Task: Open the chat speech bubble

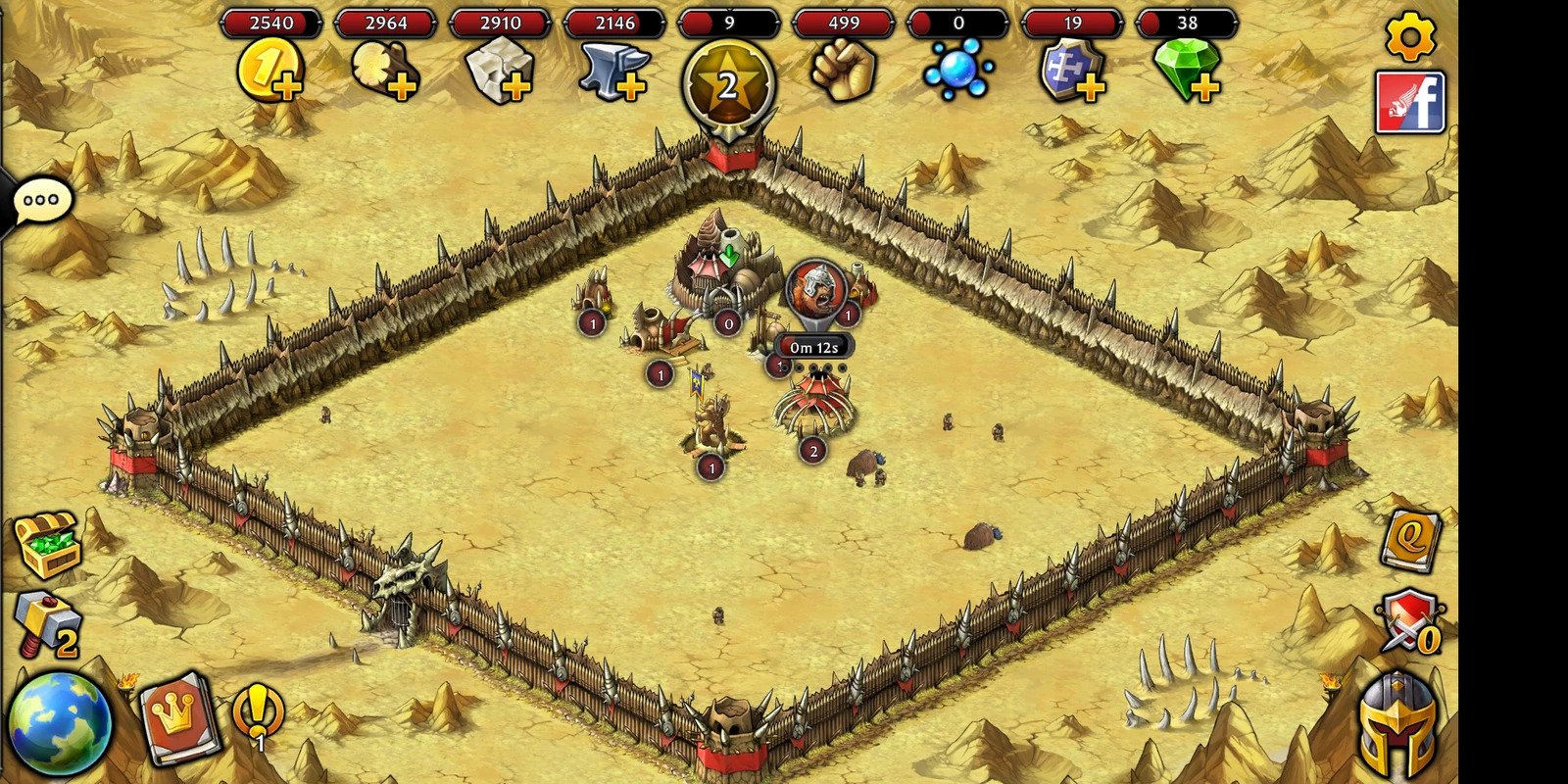Action: pyautogui.click(x=41, y=201)
